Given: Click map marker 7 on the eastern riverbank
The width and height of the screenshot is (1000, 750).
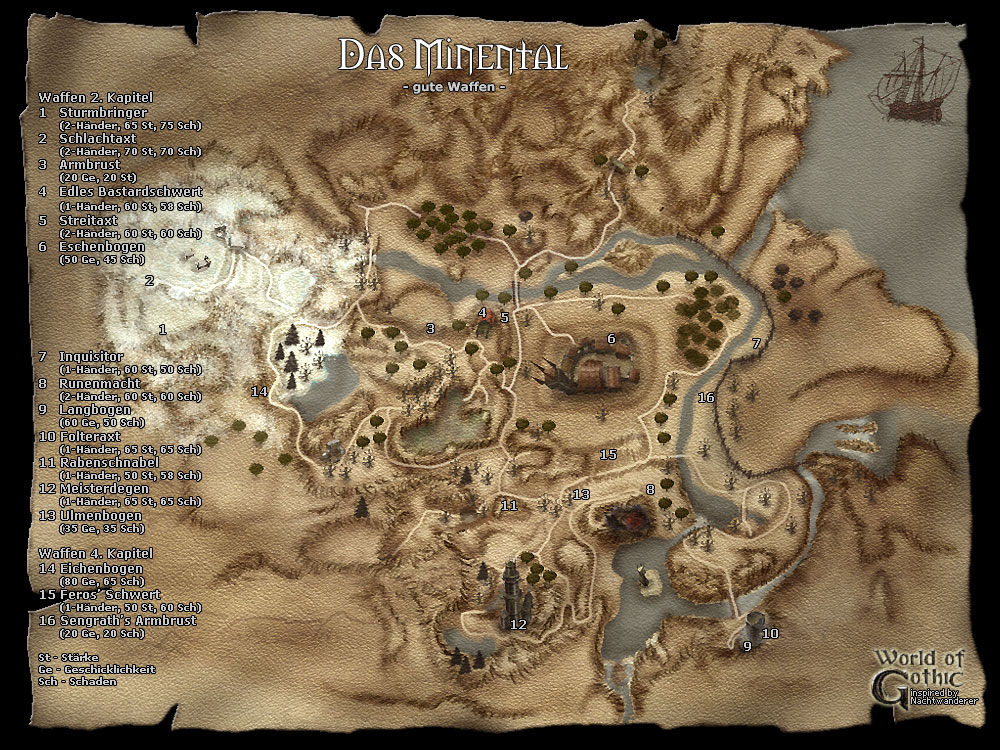Looking at the screenshot, I should [757, 343].
